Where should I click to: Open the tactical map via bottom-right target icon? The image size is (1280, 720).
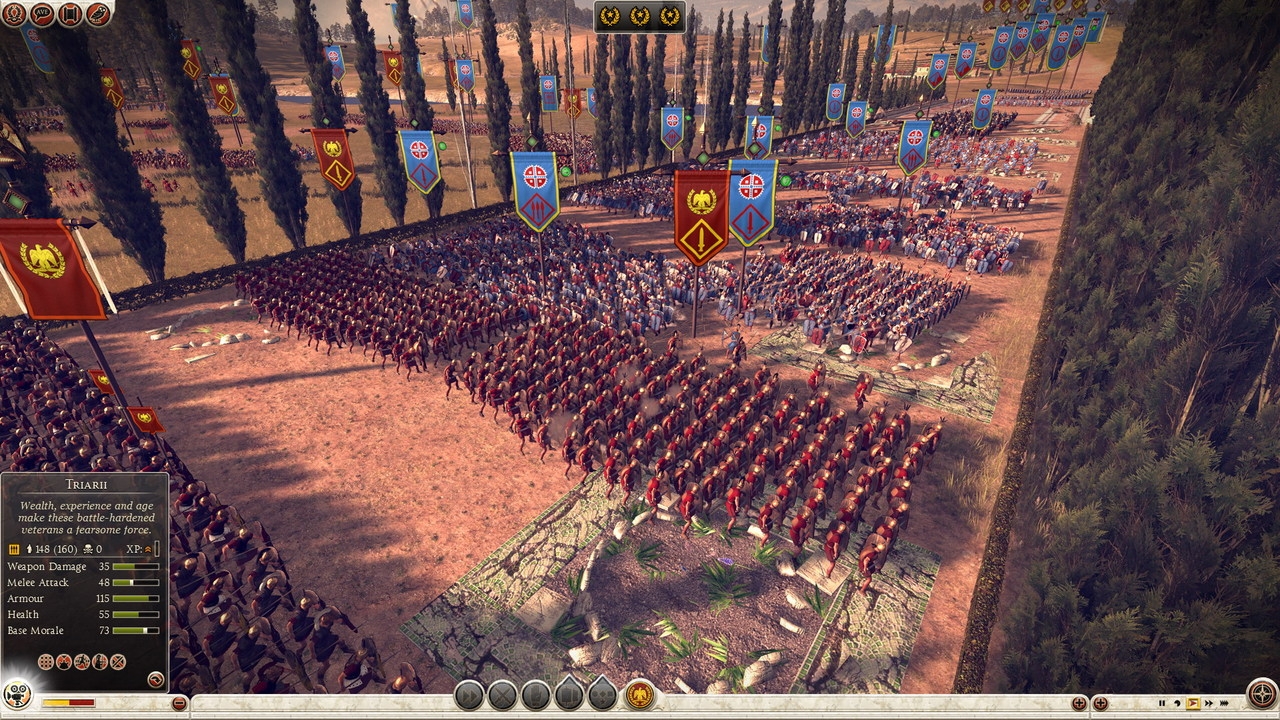coord(1261,693)
